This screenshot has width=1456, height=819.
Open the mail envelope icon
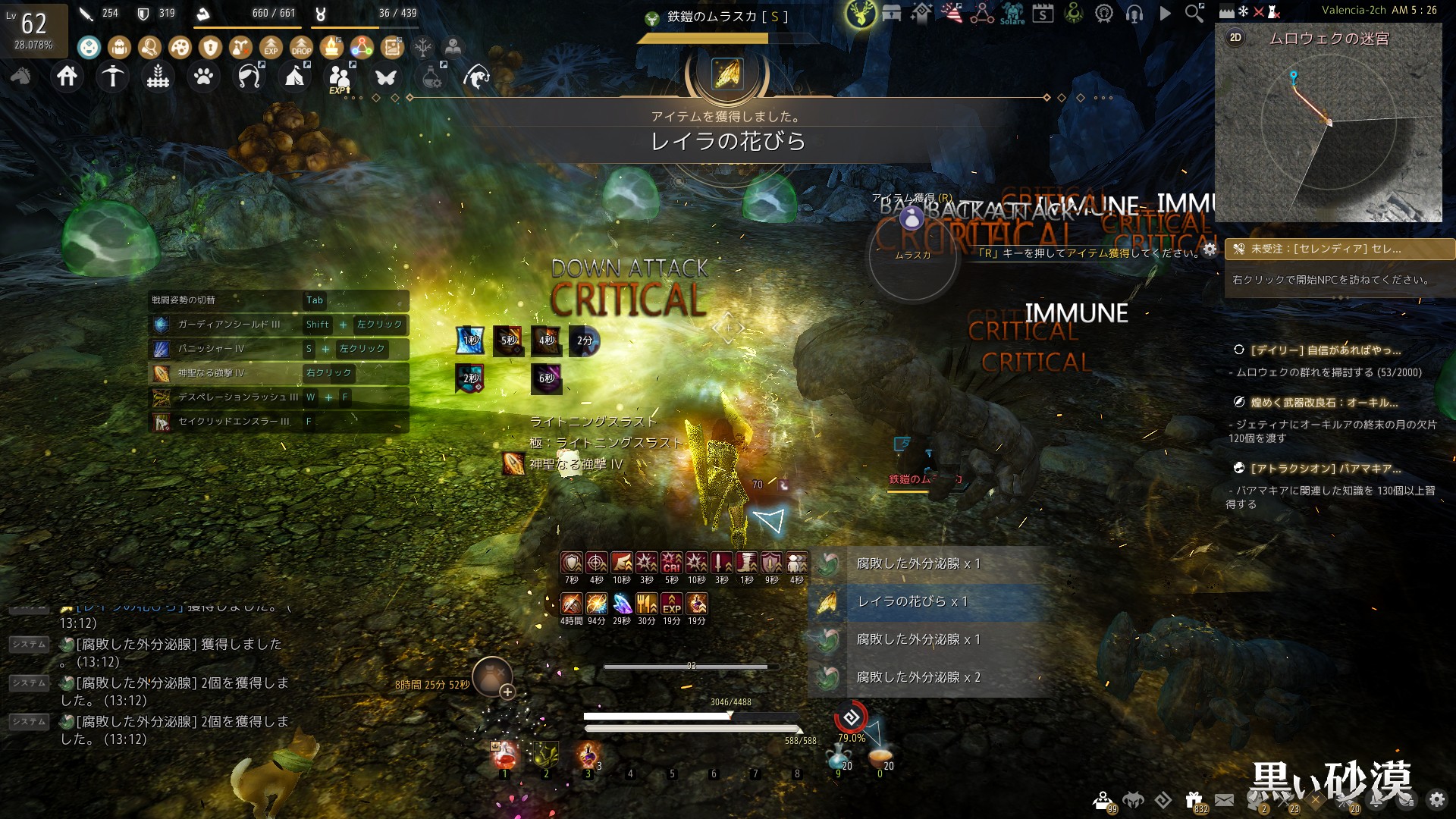pos(1224,799)
